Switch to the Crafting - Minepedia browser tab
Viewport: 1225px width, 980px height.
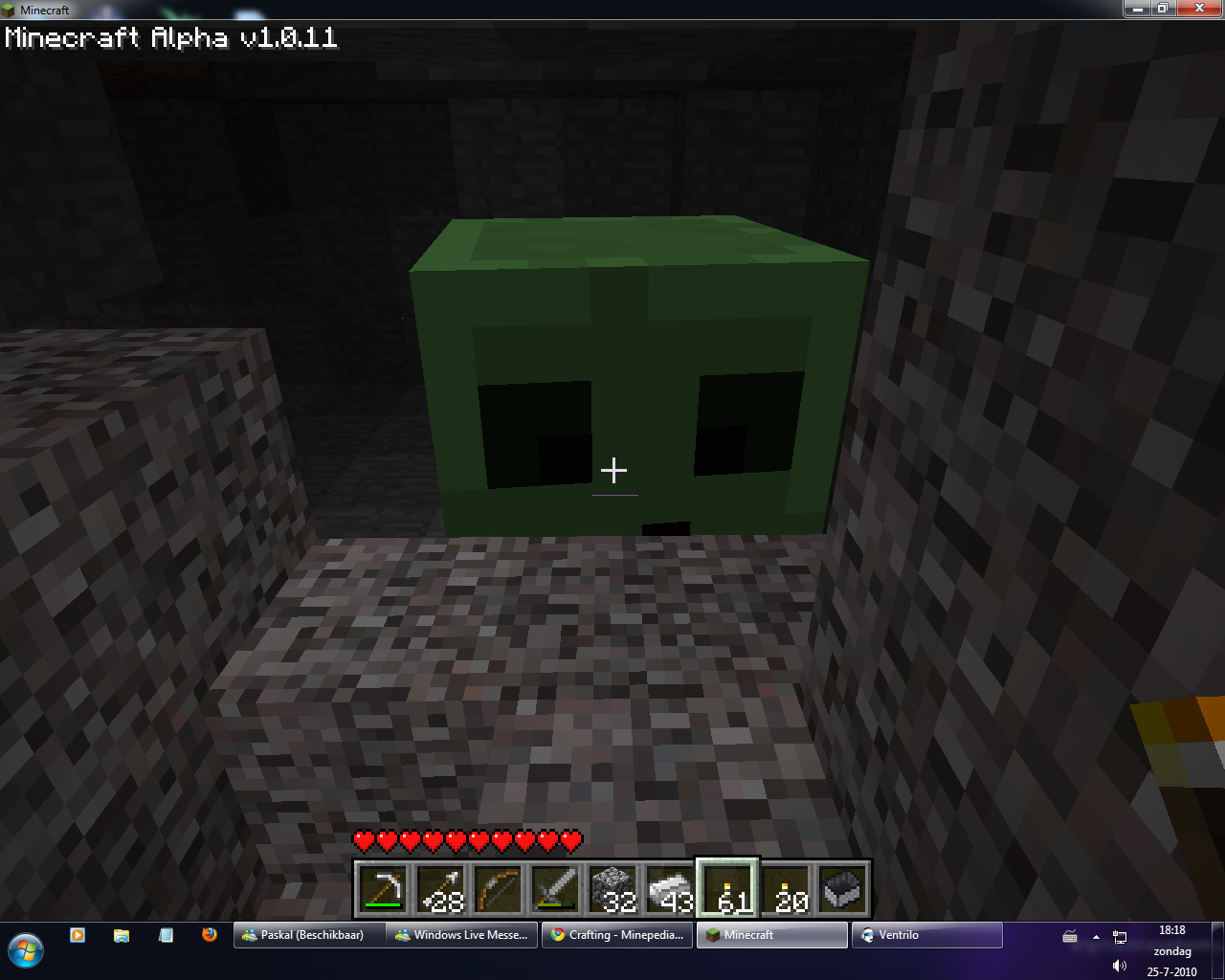pyautogui.click(x=616, y=935)
